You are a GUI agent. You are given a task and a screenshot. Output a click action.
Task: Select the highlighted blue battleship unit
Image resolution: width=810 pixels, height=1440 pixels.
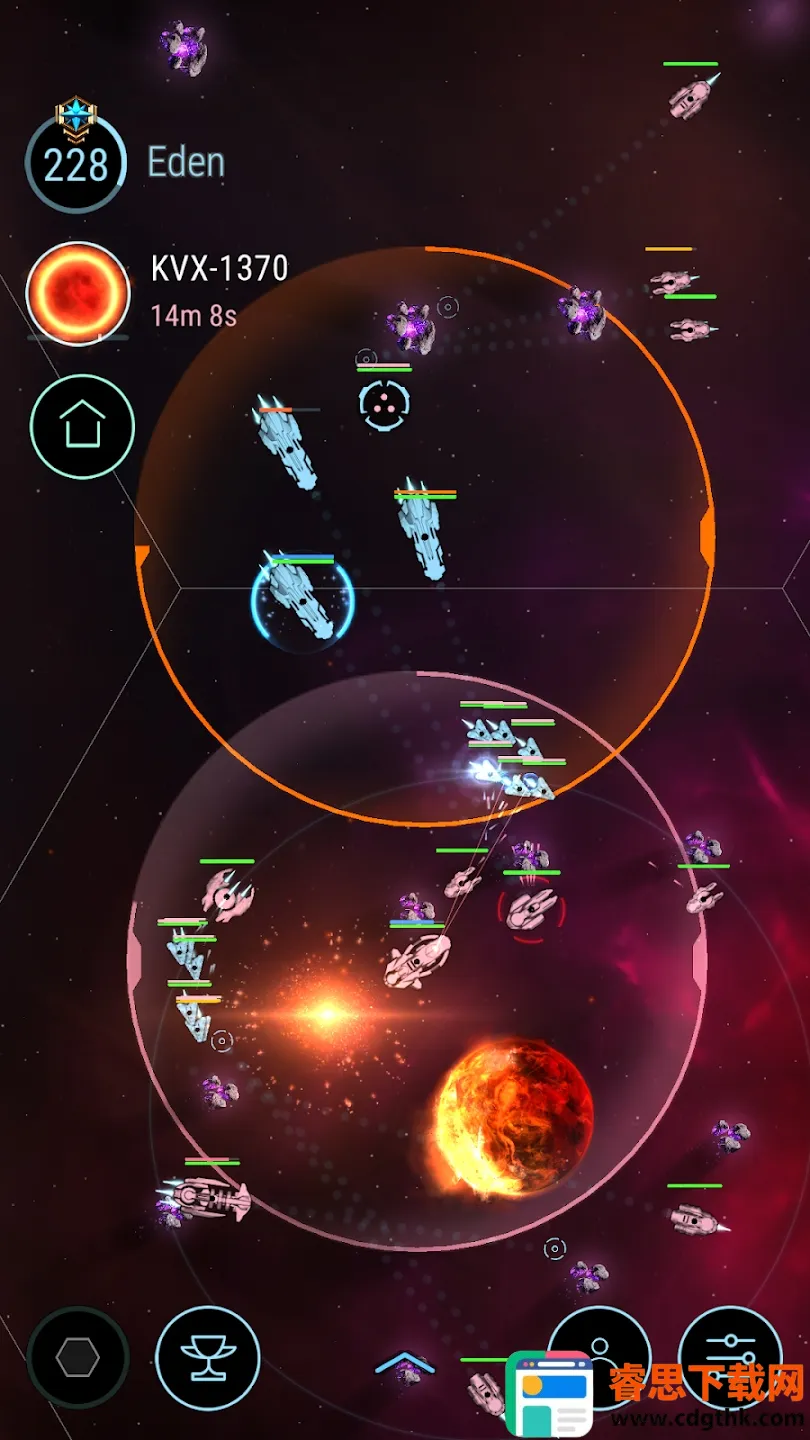tap(301, 599)
